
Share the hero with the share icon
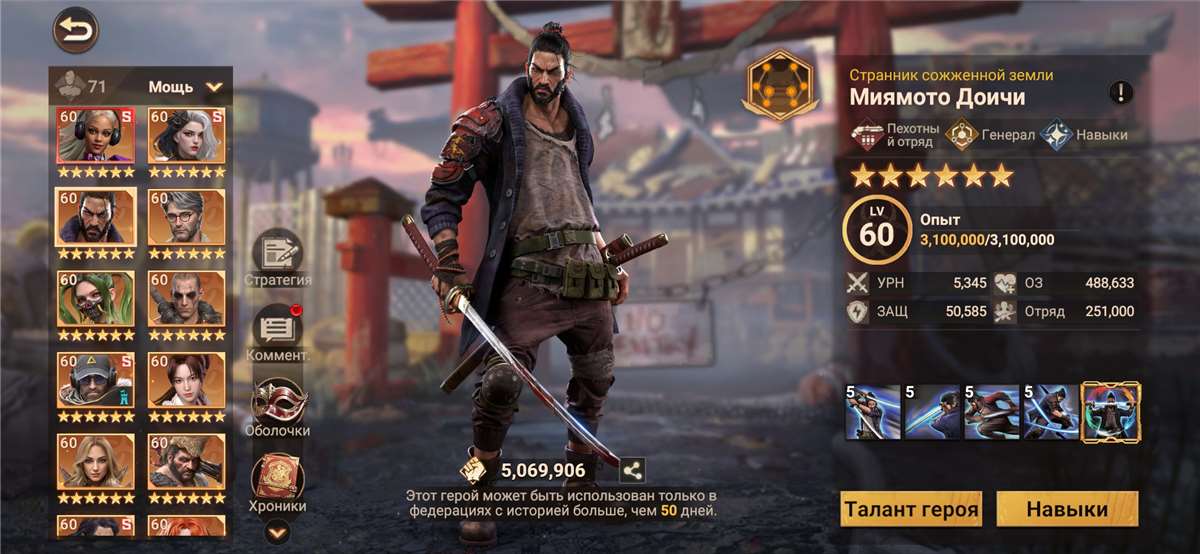click(632, 470)
